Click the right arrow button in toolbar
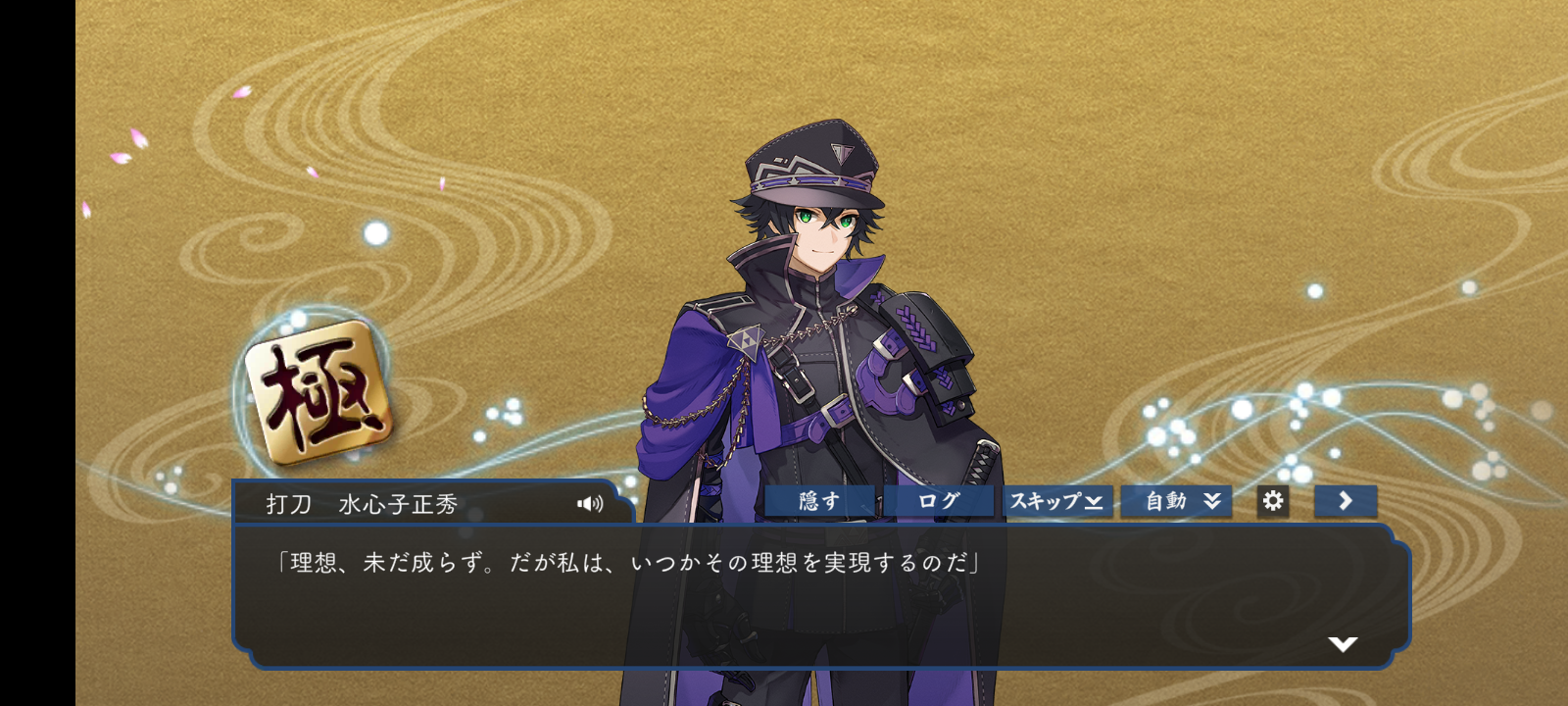The width and height of the screenshot is (1568, 706). pos(1346,501)
